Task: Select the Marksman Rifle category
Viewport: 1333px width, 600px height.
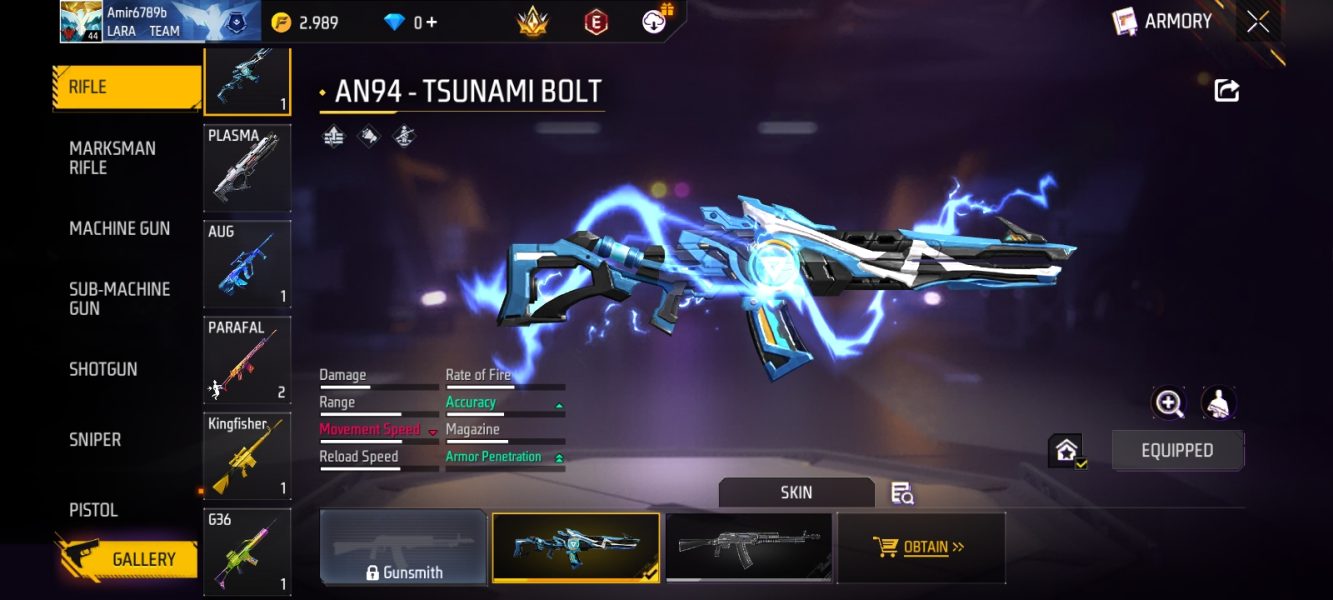Action: (112, 158)
